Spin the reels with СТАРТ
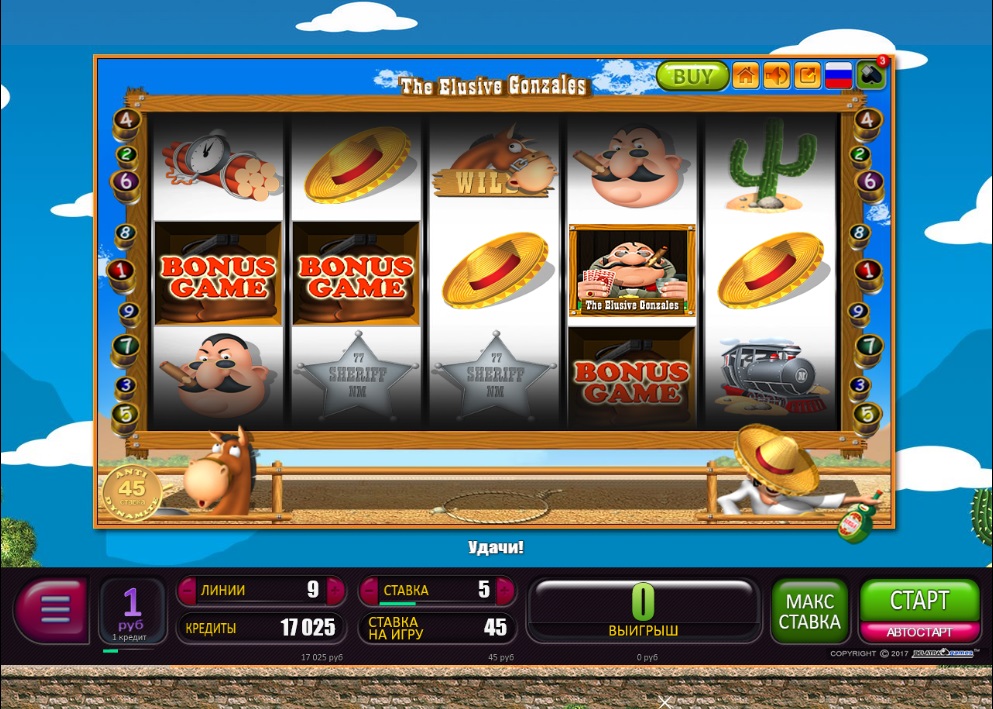The image size is (993, 709). tap(919, 601)
